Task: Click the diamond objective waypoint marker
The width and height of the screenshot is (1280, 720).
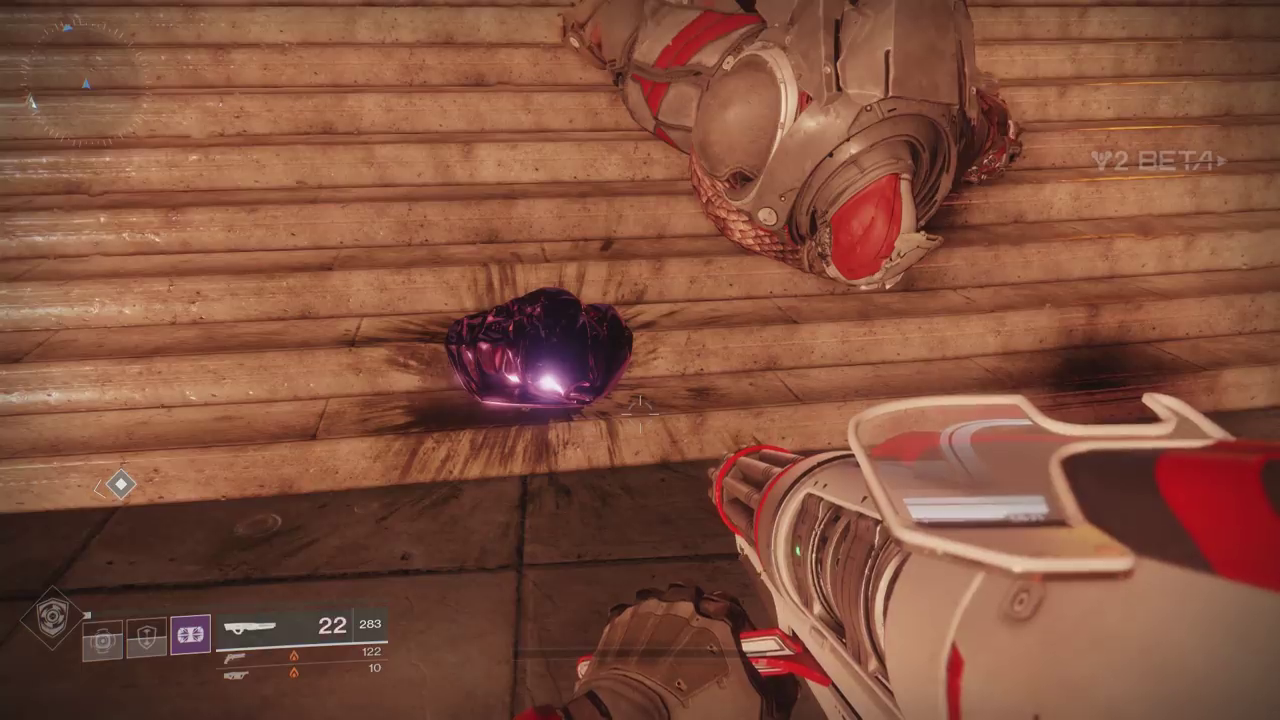Action: (121, 485)
